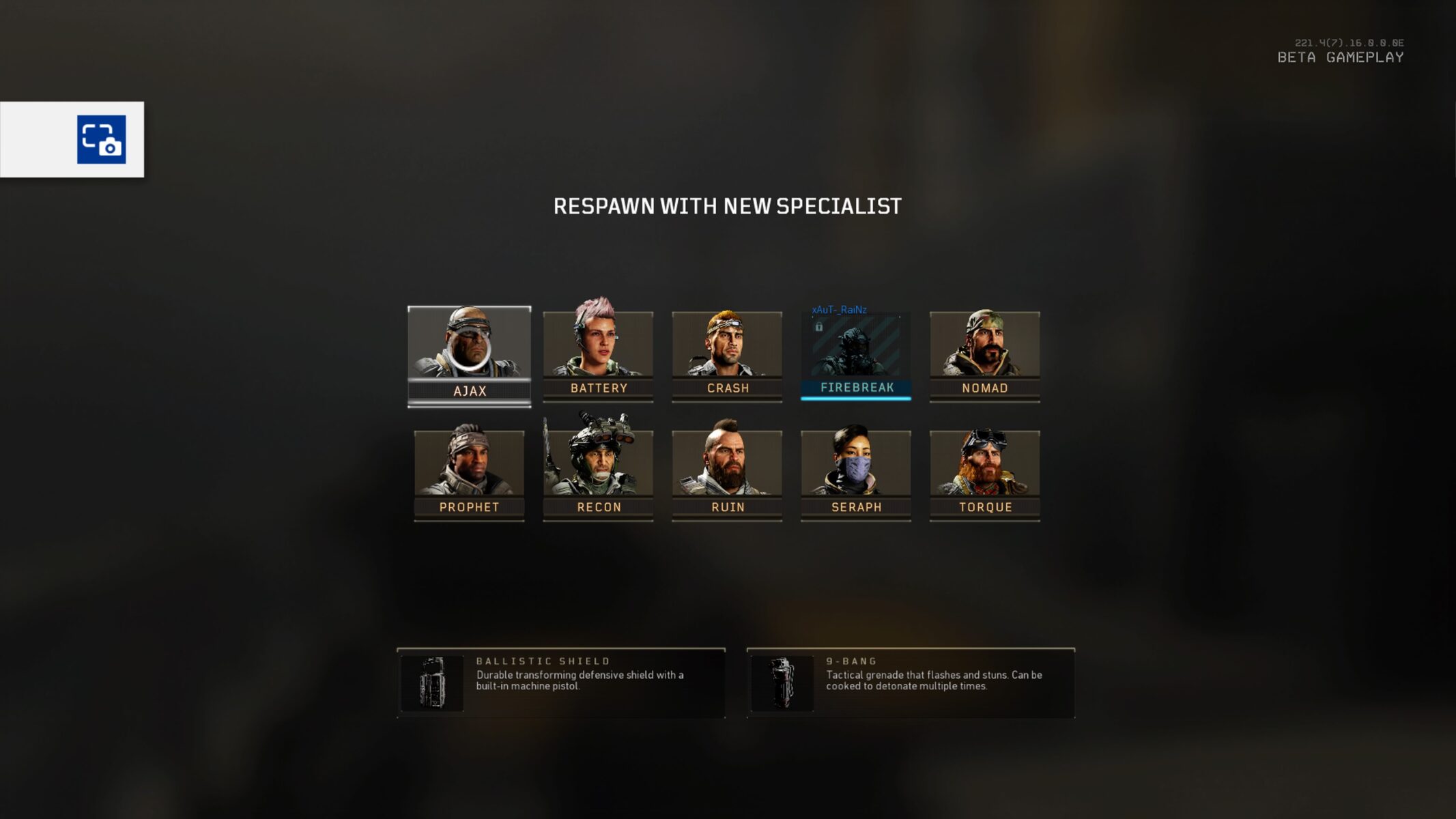Click the 9-Bang grenade panel

(x=911, y=682)
